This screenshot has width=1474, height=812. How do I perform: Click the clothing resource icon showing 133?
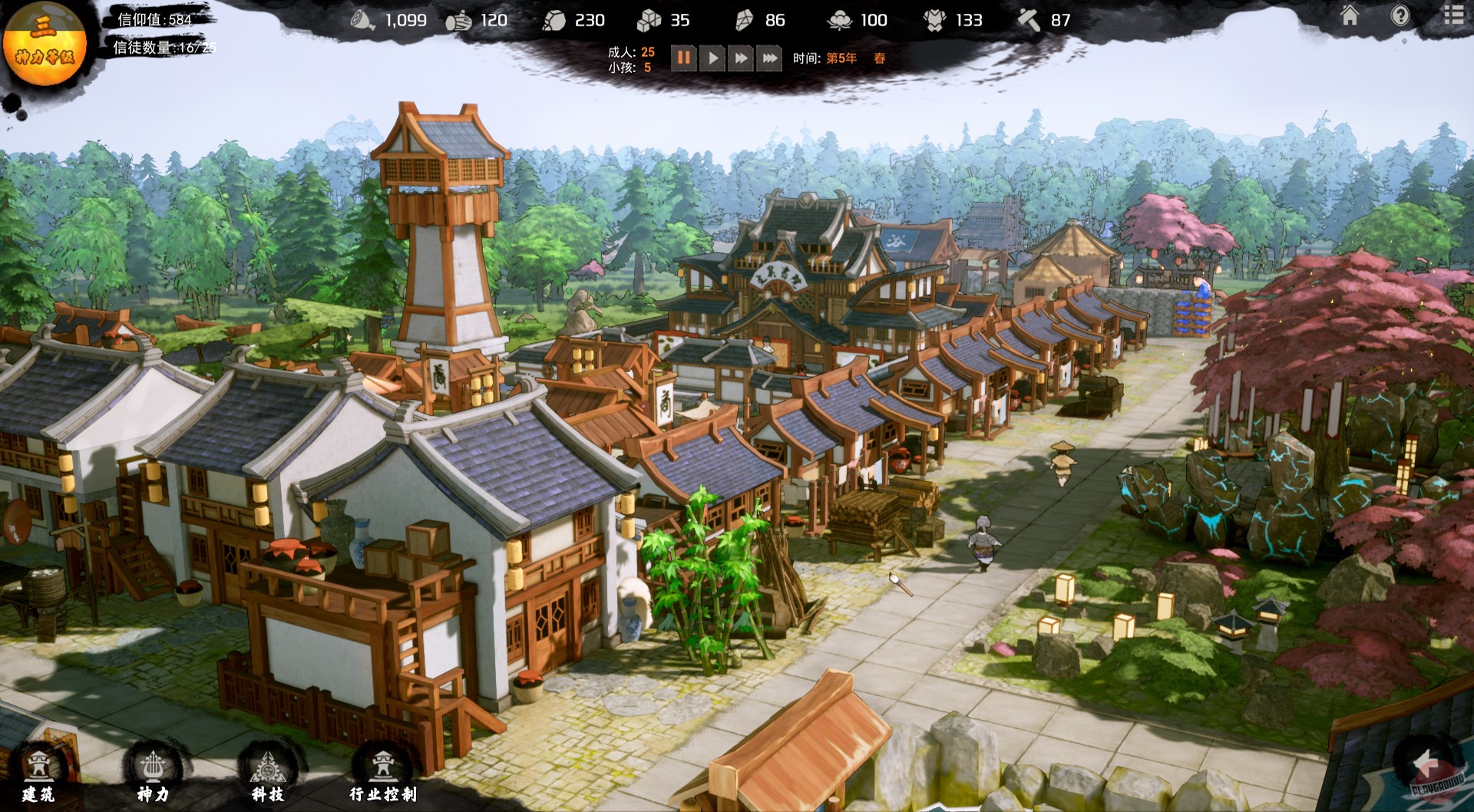pyautogui.click(x=937, y=21)
